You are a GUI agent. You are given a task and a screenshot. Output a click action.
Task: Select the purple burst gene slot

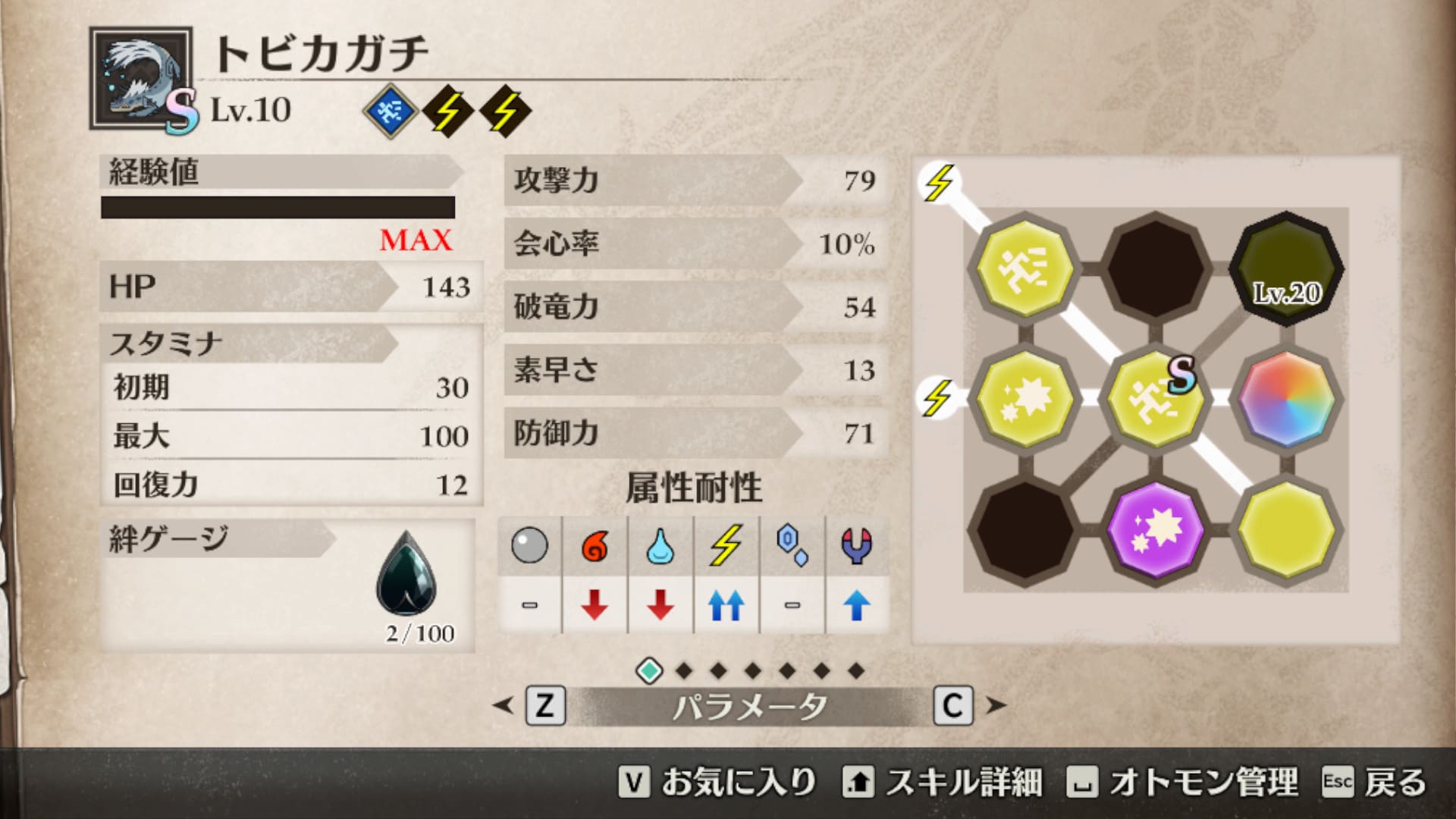[x=1155, y=529]
